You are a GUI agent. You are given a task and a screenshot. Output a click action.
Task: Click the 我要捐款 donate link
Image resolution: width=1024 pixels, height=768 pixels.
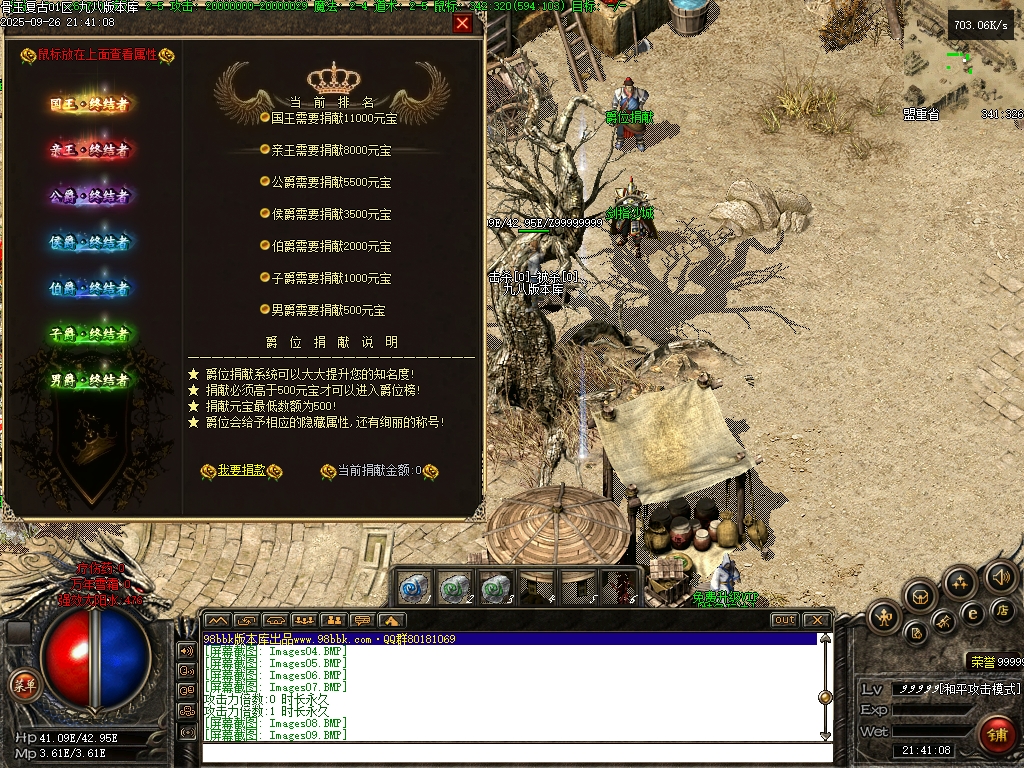click(241, 470)
